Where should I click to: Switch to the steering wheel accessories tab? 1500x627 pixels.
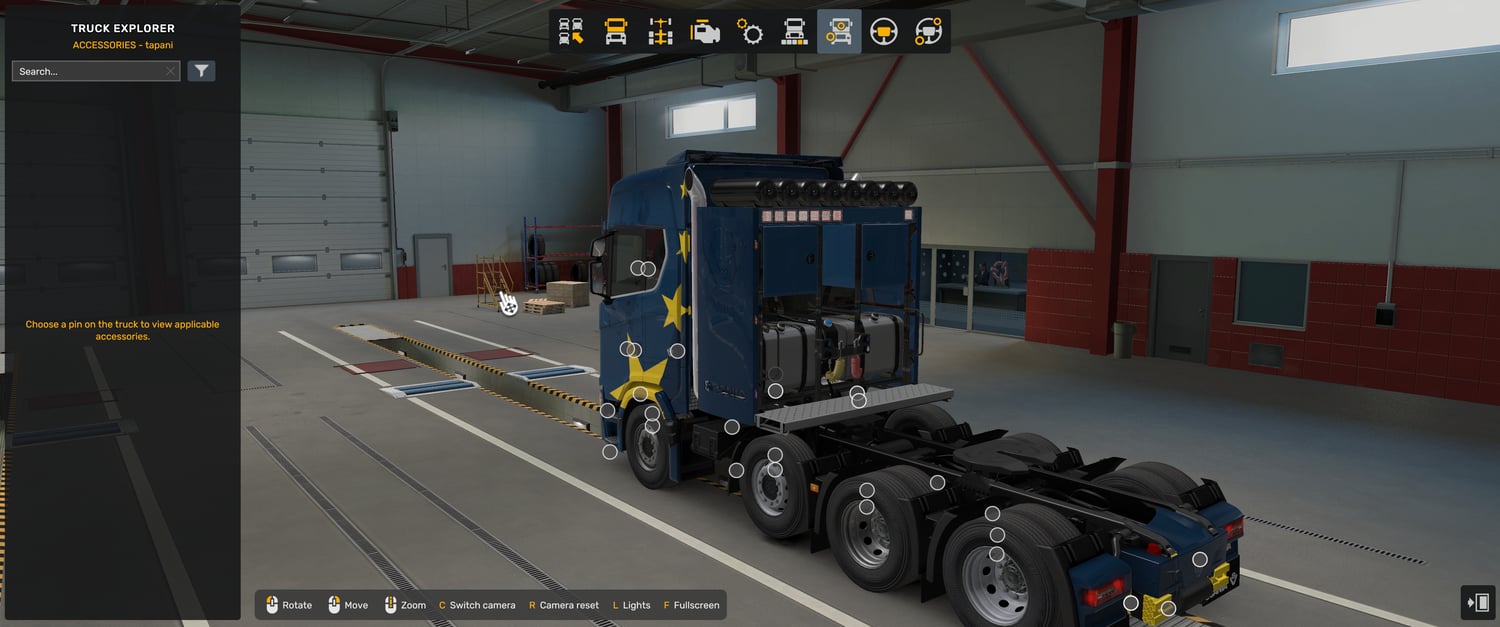pos(928,32)
